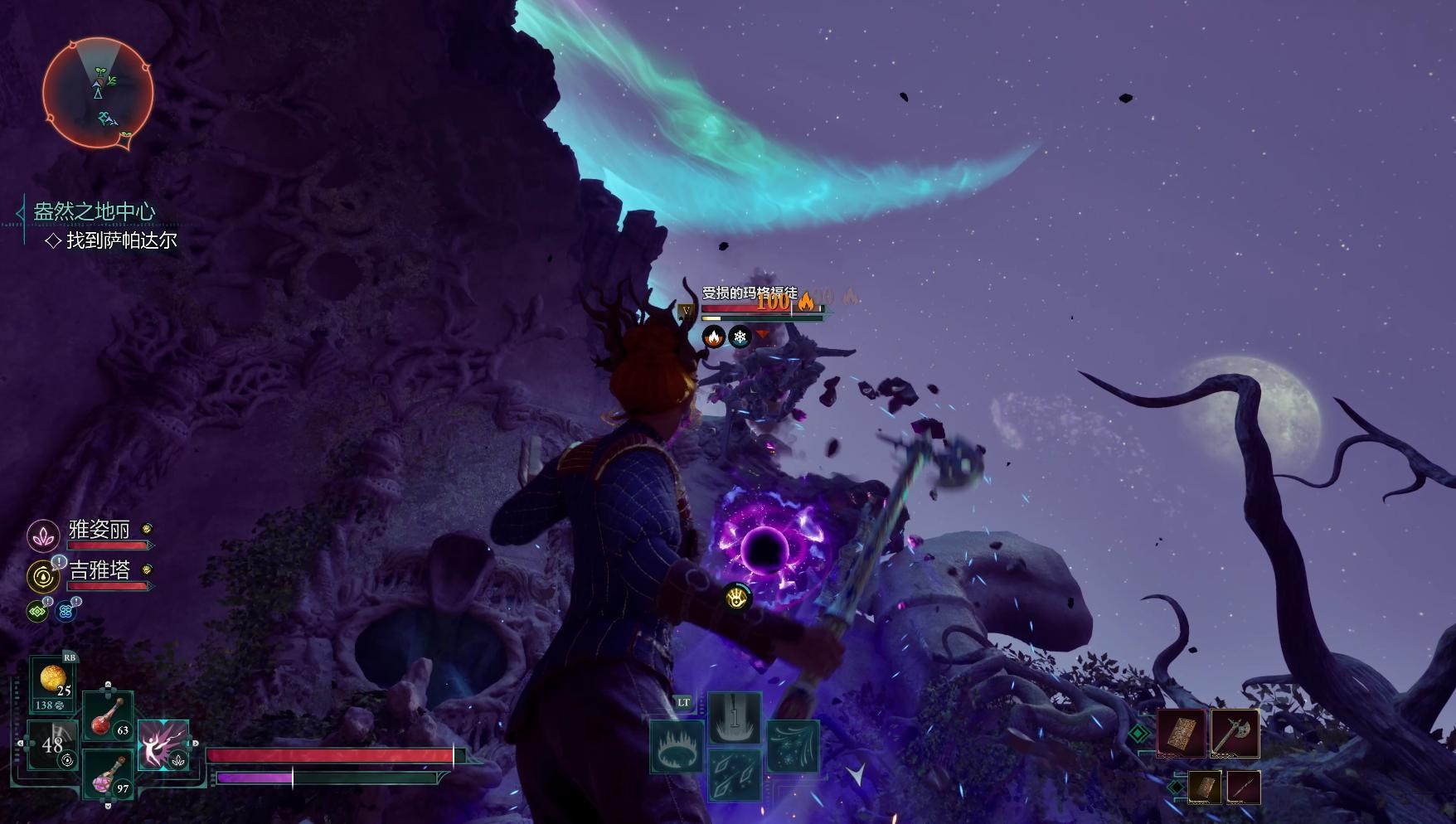This screenshot has width=1456, height=824.
Task: Click the 盎然之地中心 quest title
Action: [x=94, y=211]
